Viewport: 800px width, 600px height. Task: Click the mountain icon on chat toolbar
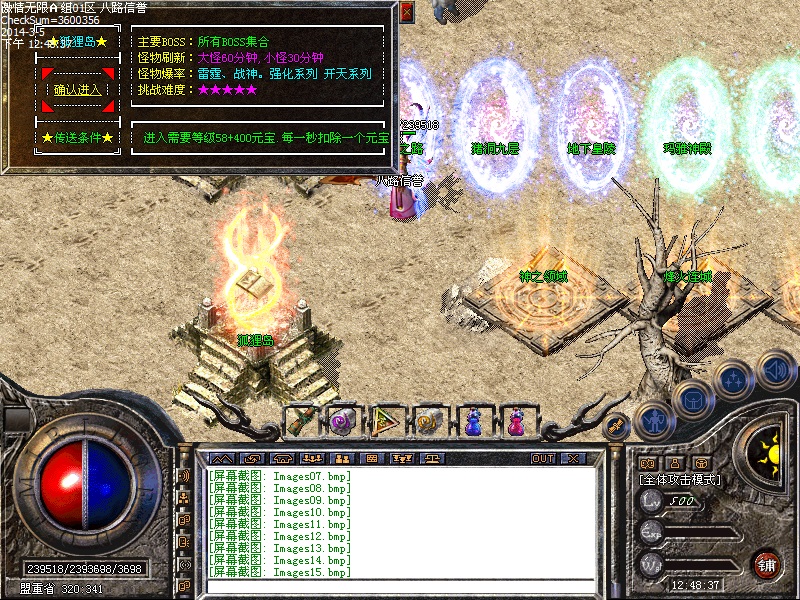pos(220,458)
